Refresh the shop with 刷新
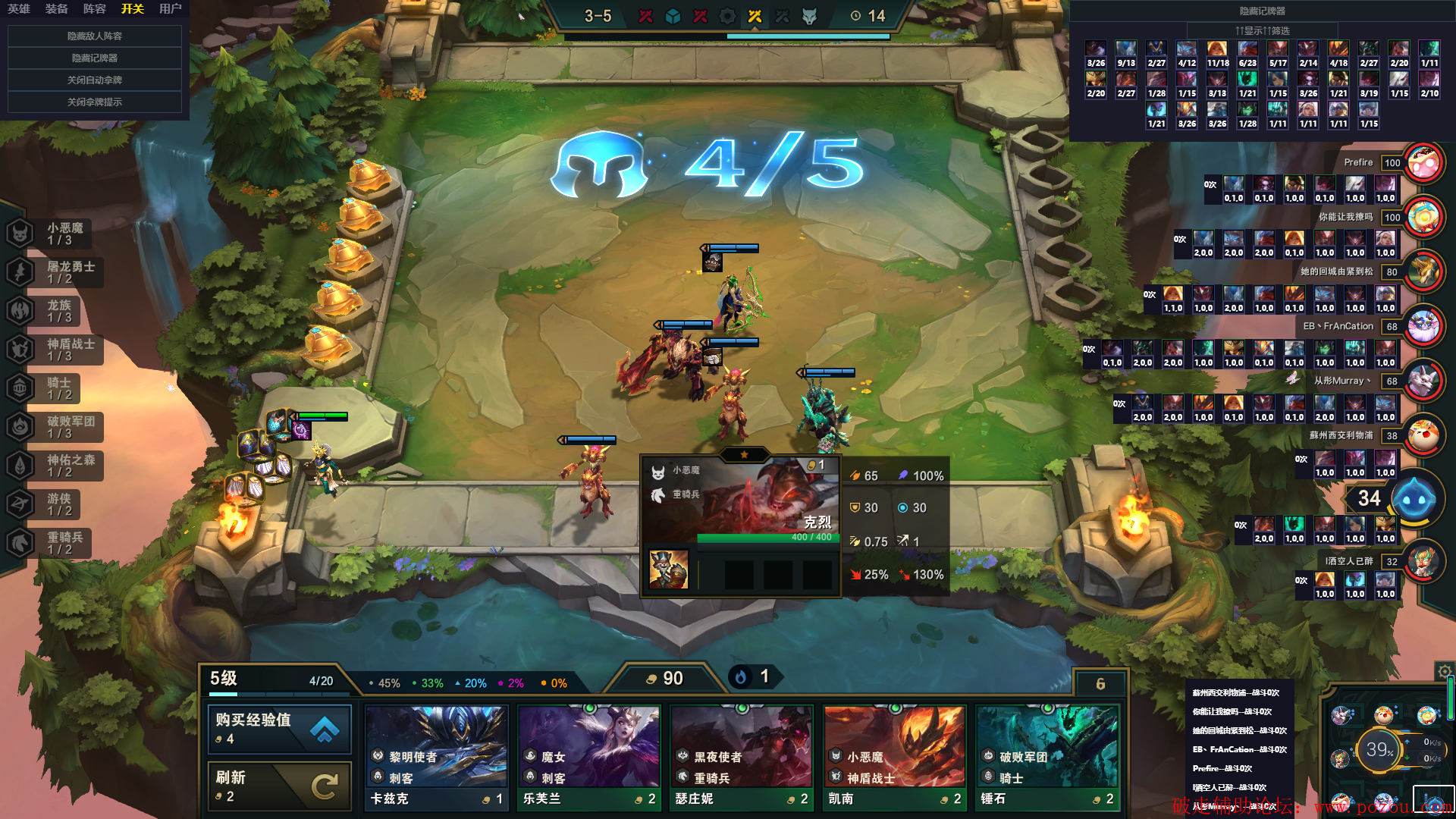This screenshot has height=819, width=1456. 279,786
